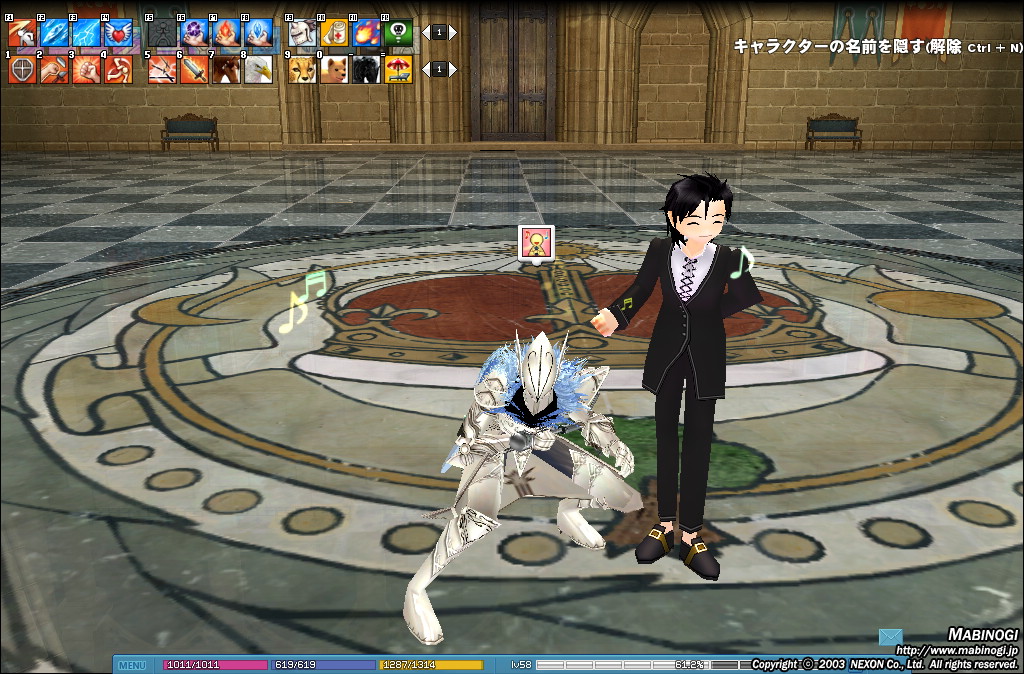1024x674 pixels.
Task: Summon the brown horse pet
Action: [x=226, y=69]
